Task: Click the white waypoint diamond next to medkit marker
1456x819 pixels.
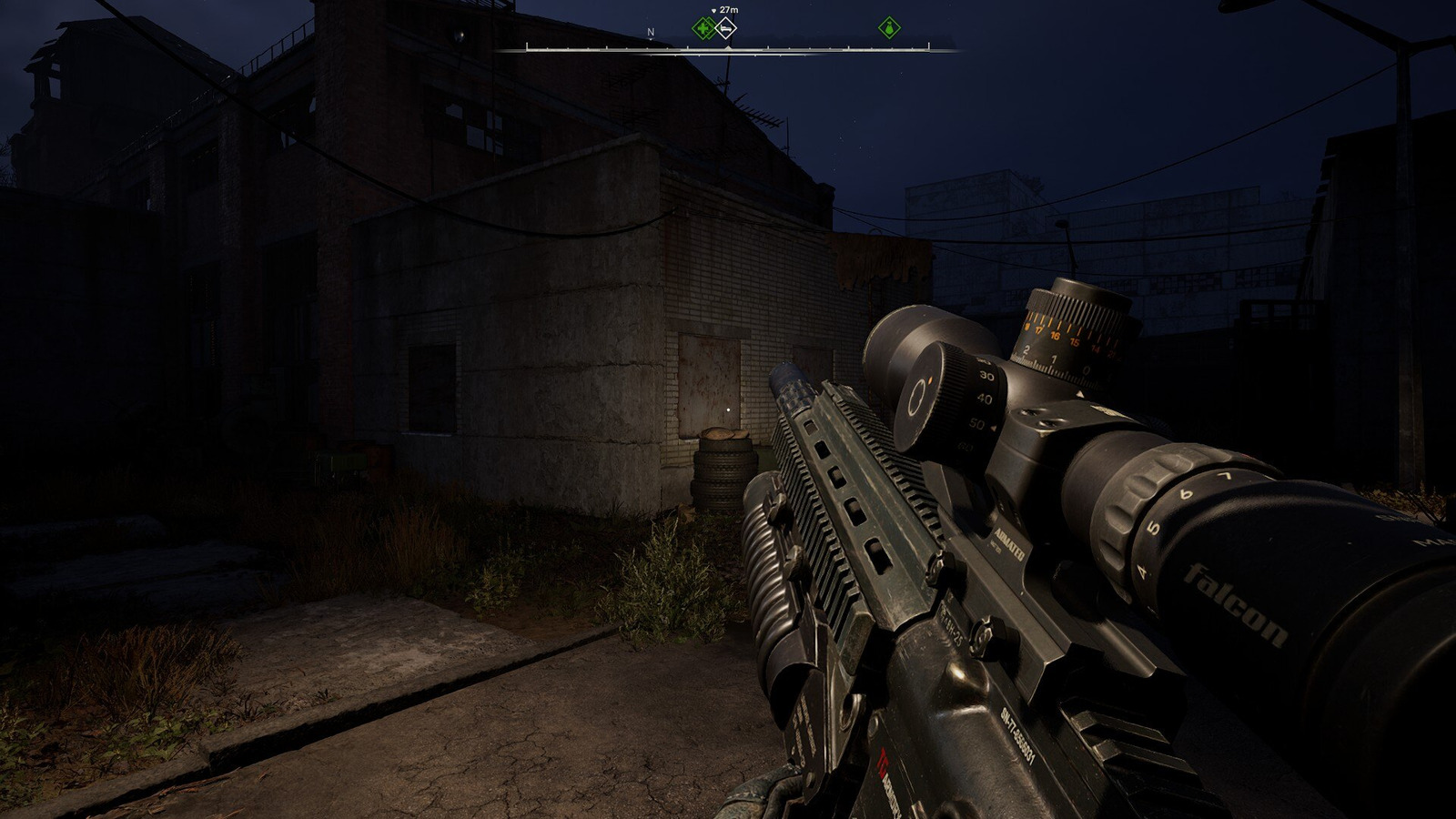Action: (x=726, y=28)
